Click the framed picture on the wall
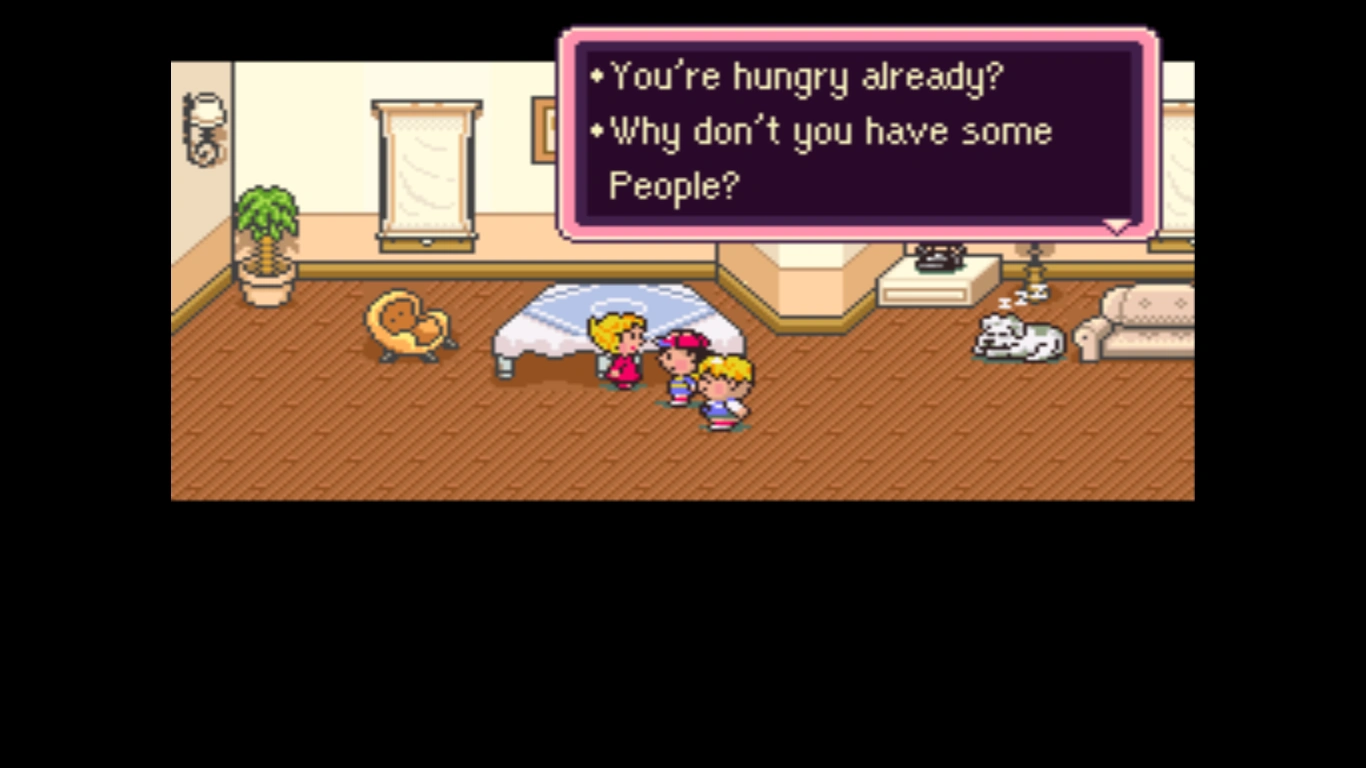Viewport: 1366px width, 768px height. pos(543,130)
